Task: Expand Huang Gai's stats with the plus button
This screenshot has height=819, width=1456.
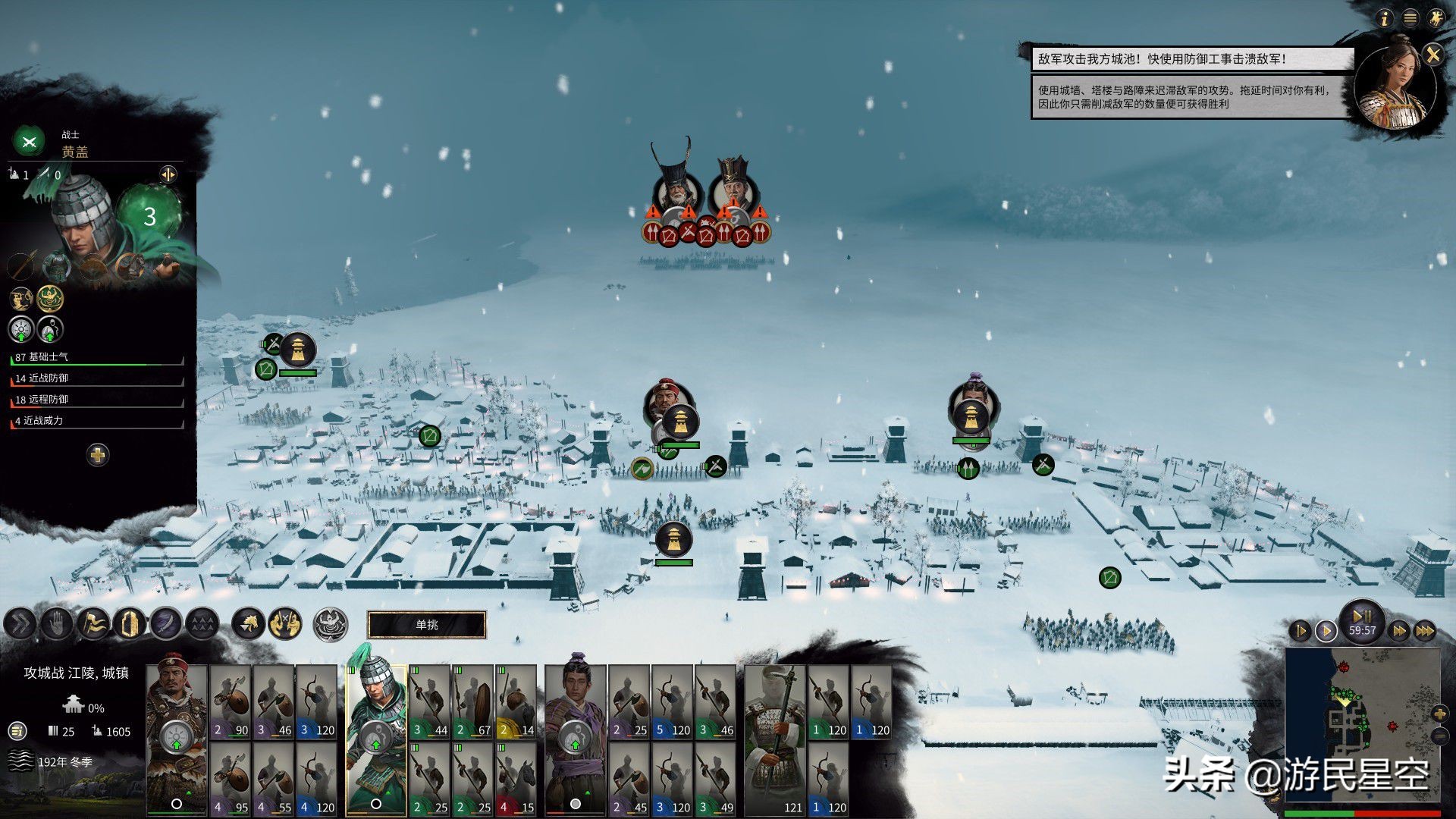Action: click(x=97, y=455)
